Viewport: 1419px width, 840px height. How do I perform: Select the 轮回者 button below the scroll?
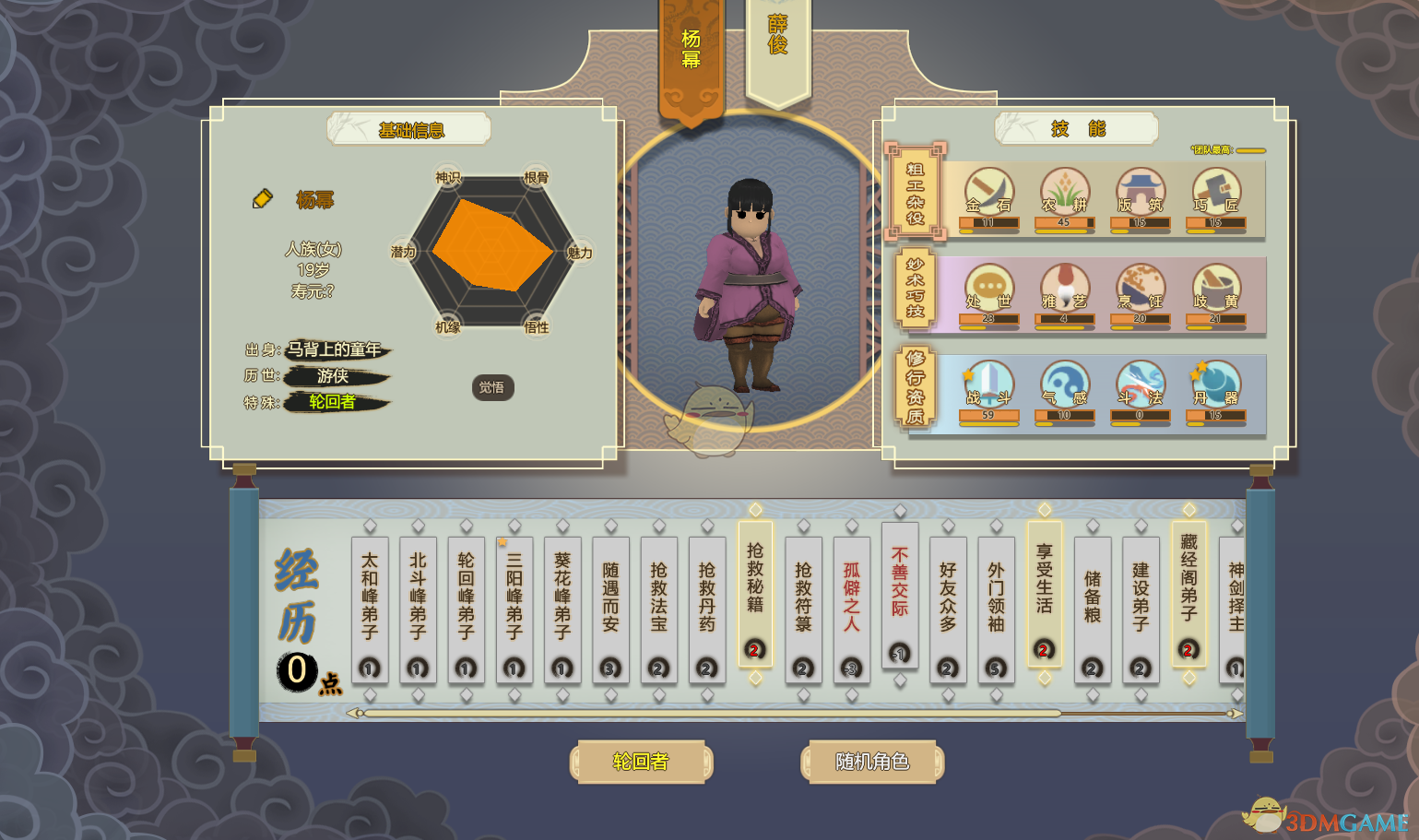pos(641,762)
